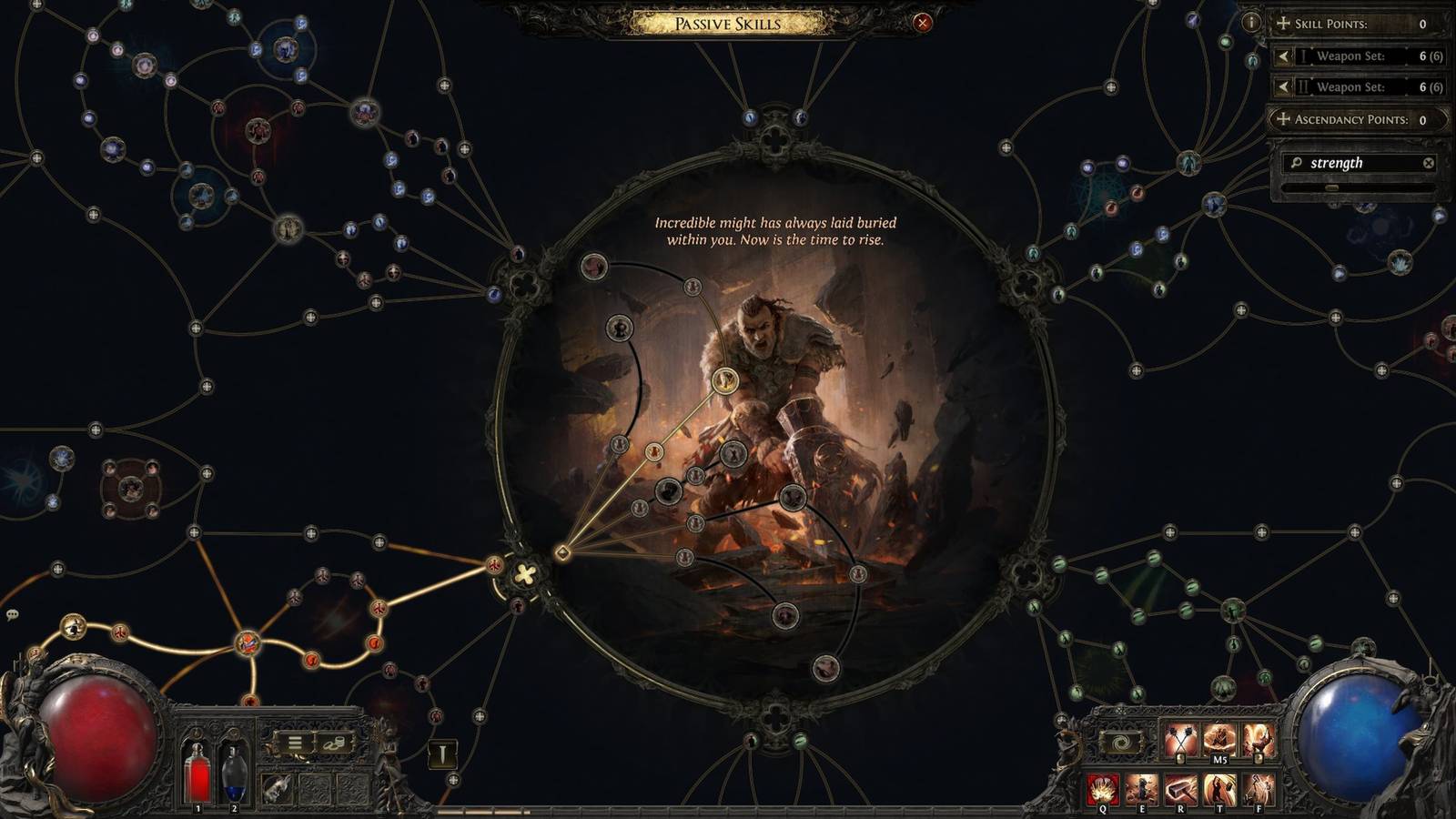This screenshot has width=1456, height=819.
Task: Click the hammer skill icon bound to R
Action: [x=1181, y=788]
